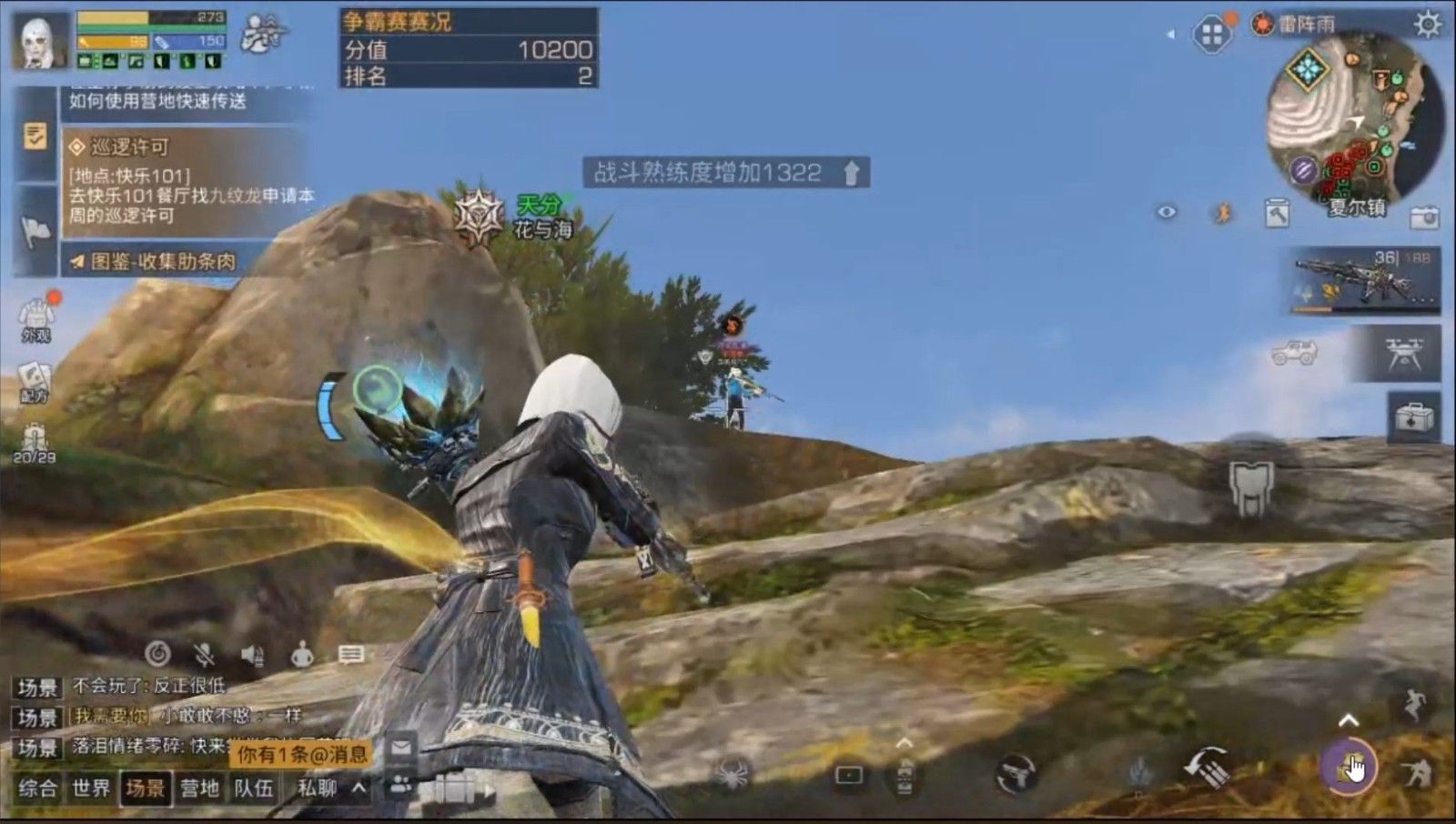Toggle the muted microphone icon
1456x824 pixels.
pos(205,653)
